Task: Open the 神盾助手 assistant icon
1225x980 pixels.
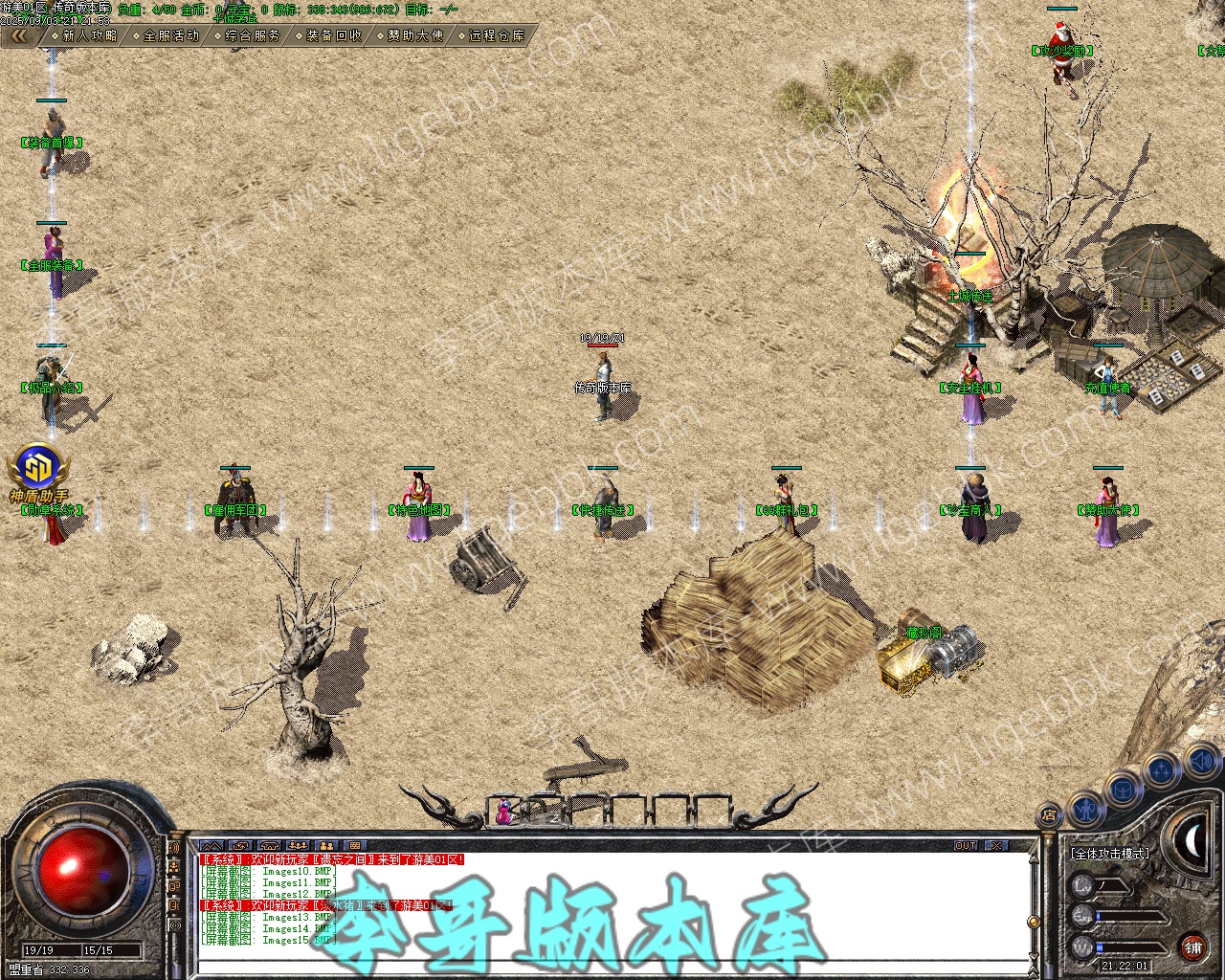Action: click(x=38, y=467)
